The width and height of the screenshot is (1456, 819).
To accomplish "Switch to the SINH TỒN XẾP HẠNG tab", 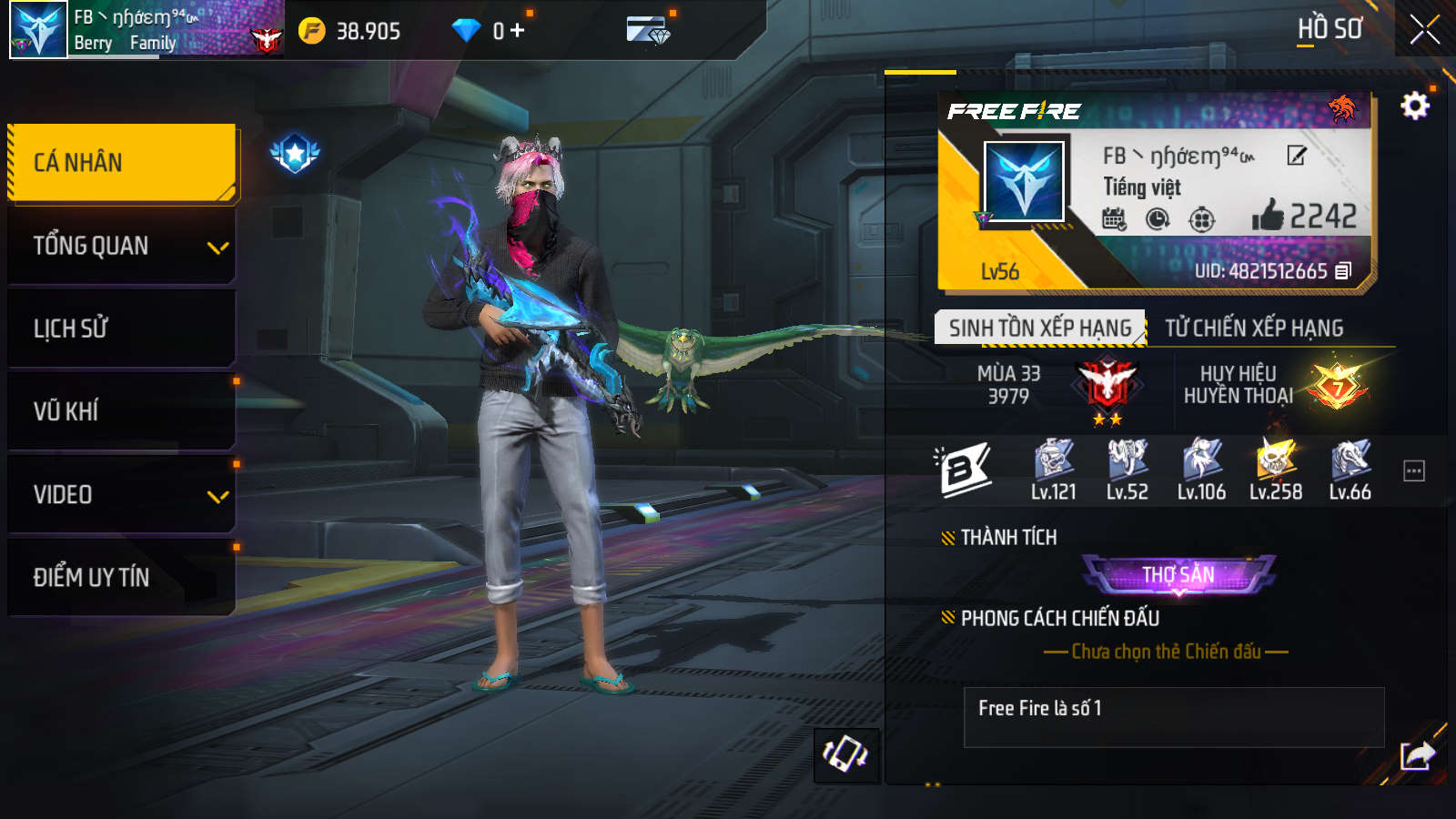I will point(1040,328).
